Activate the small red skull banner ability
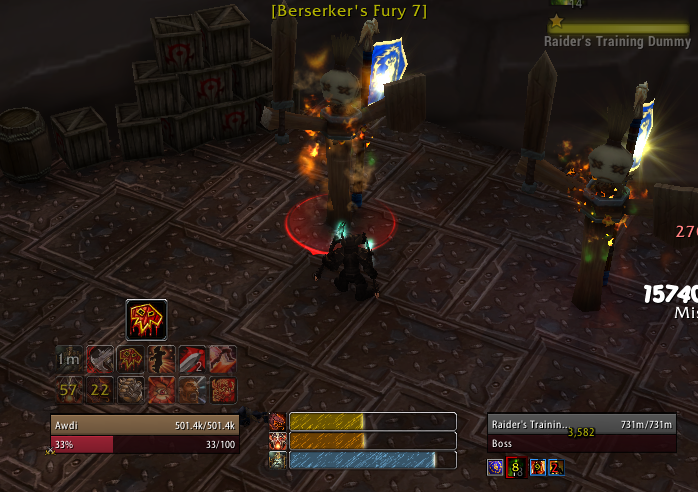 tap(131, 359)
